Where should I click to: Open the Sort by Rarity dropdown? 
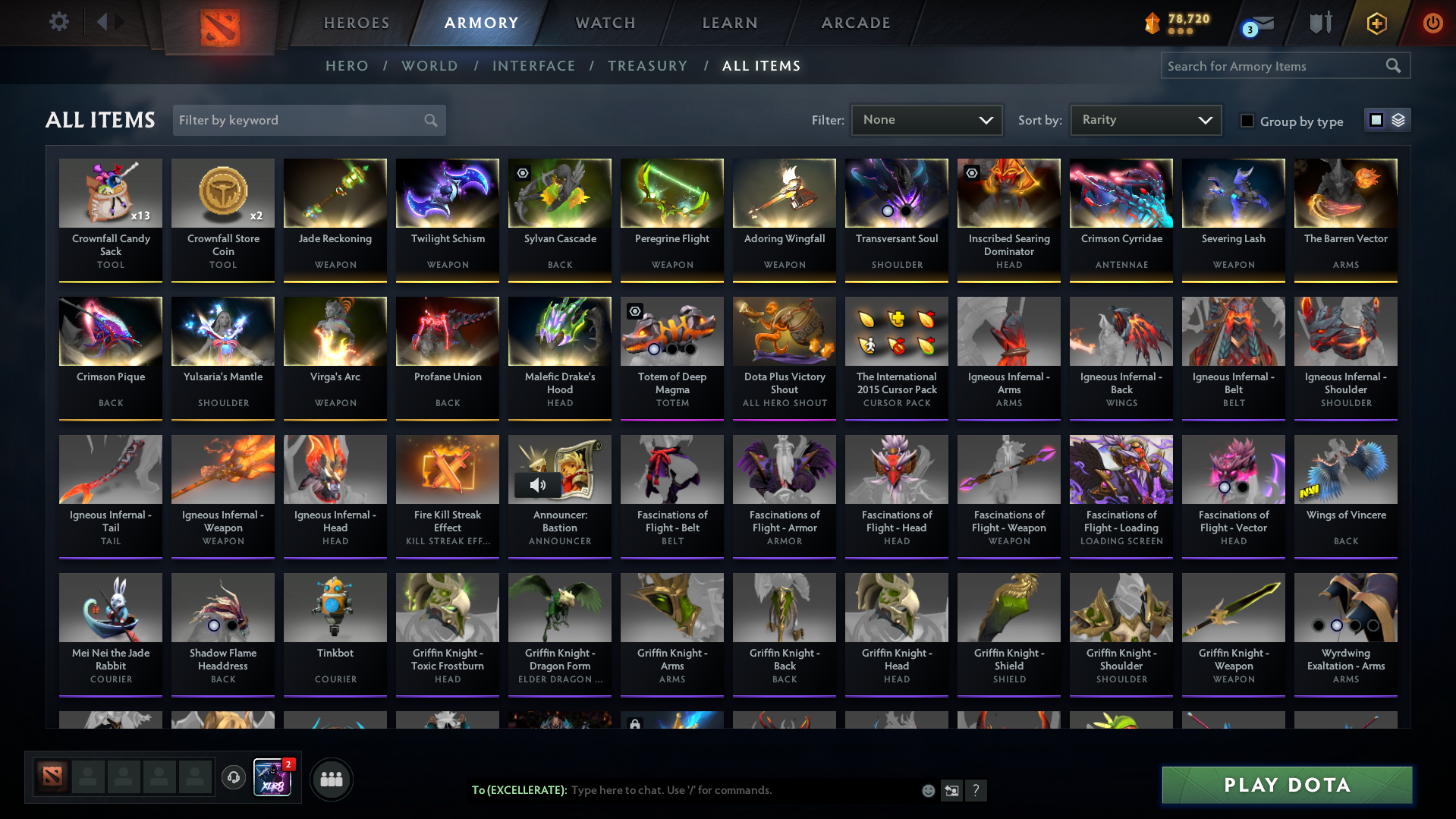click(1145, 119)
